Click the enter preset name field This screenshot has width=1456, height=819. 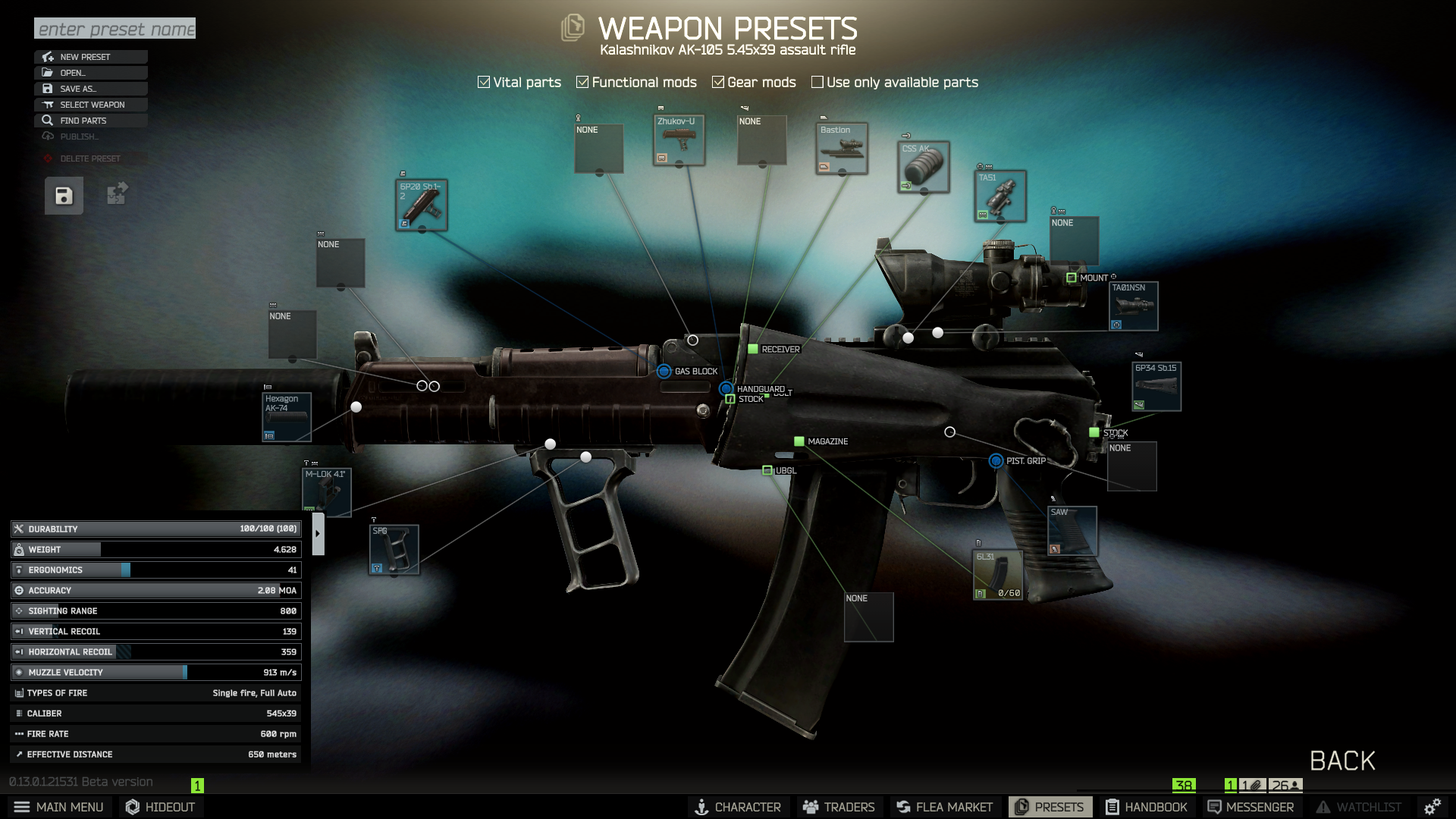click(x=114, y=28)
